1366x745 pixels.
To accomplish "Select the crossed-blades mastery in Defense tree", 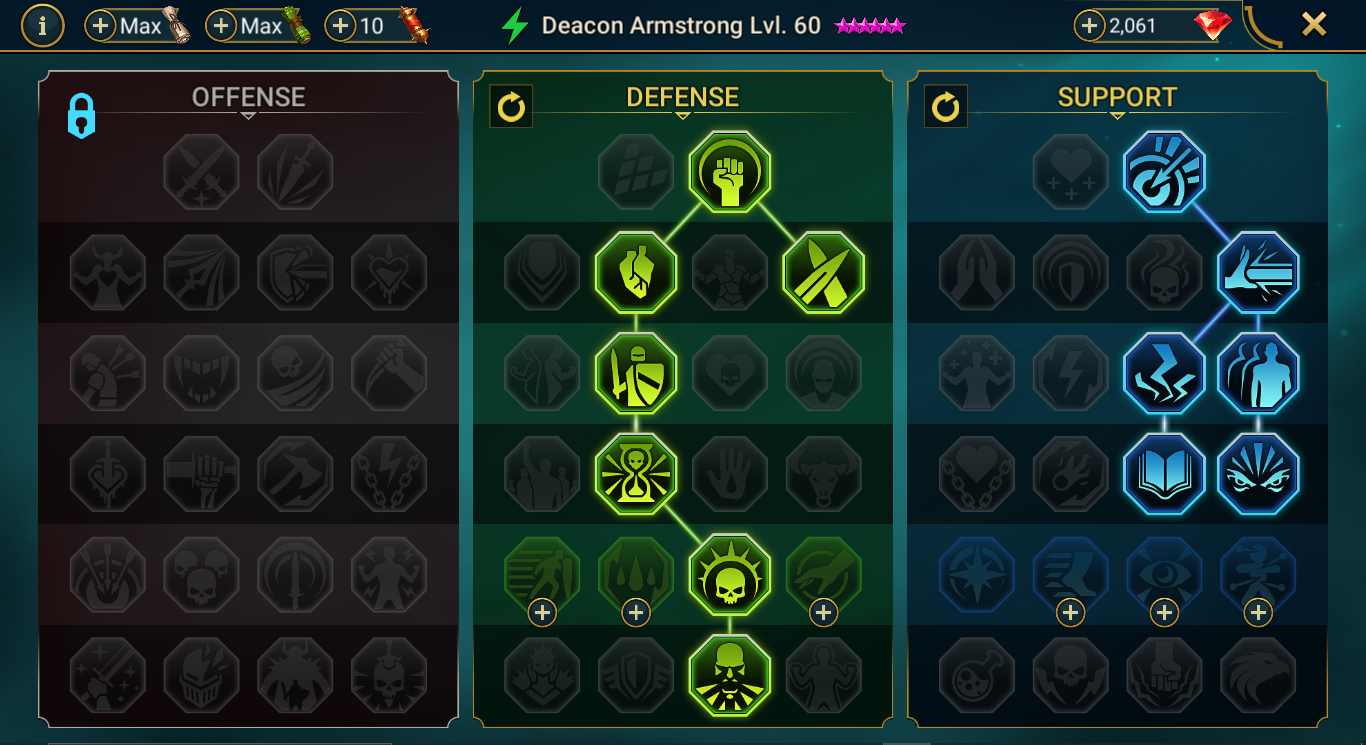I will point(823,271).
